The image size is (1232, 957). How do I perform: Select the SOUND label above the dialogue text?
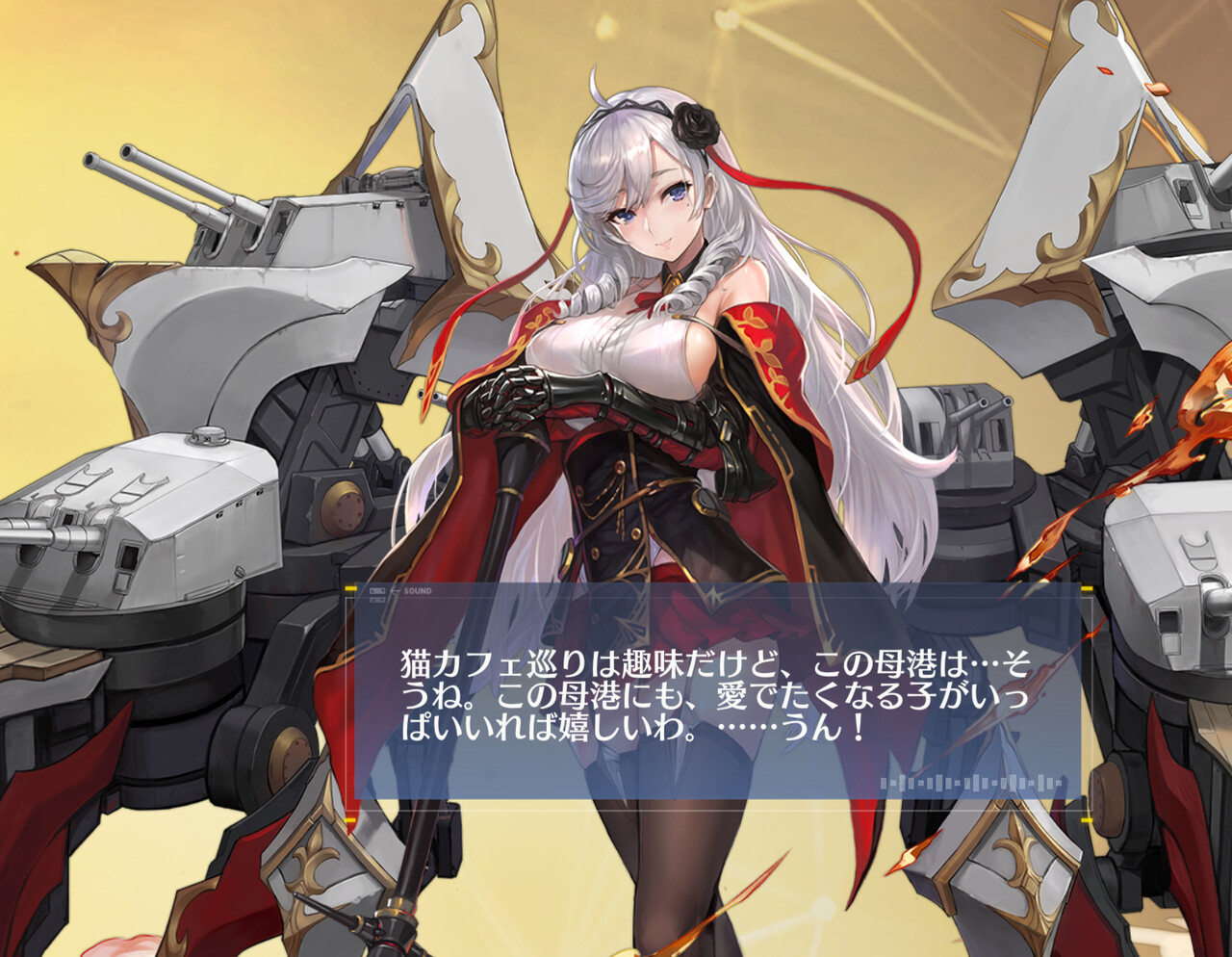tap(419, 591)
